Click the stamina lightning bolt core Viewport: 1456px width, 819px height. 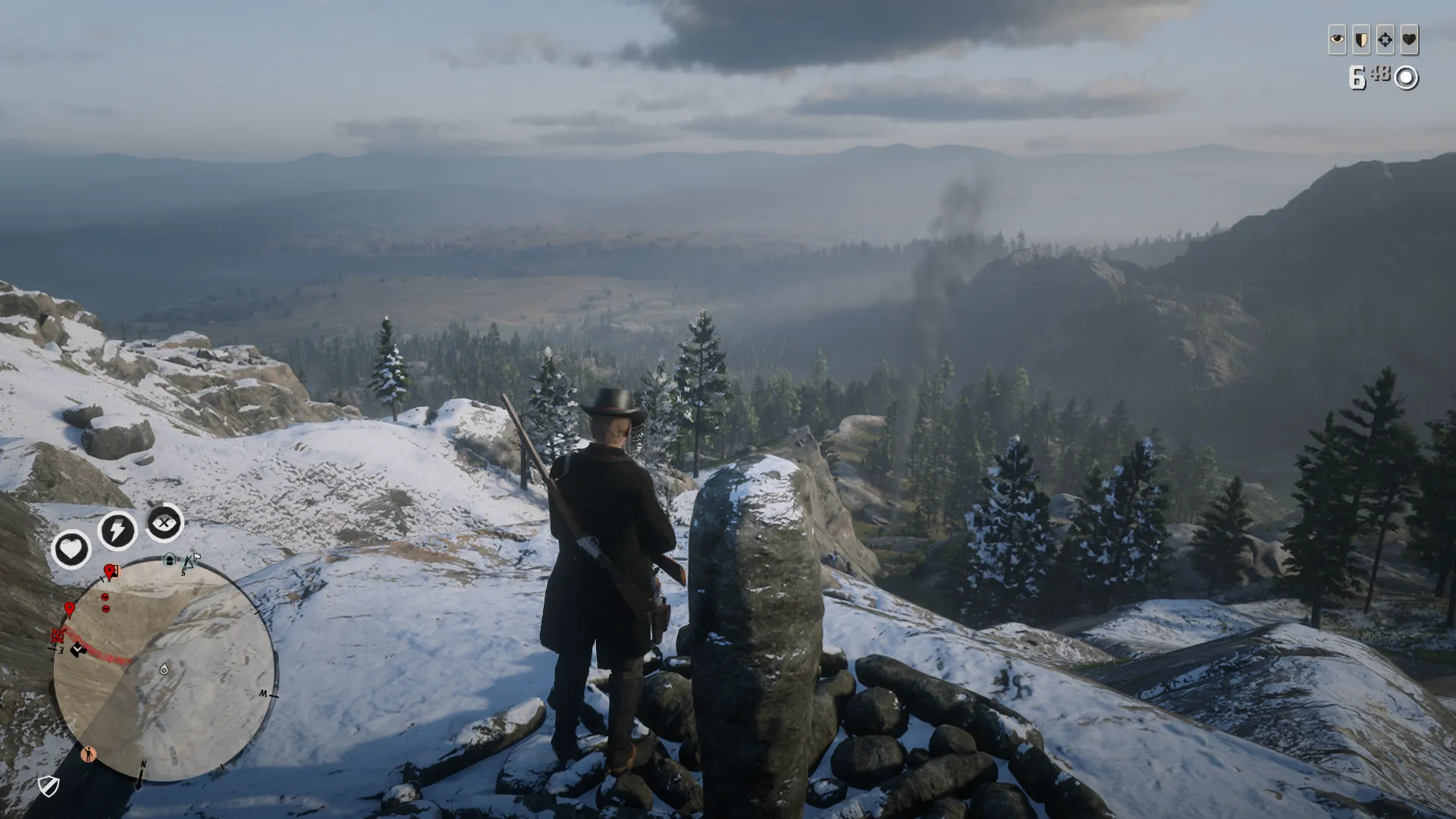[118, 530]
